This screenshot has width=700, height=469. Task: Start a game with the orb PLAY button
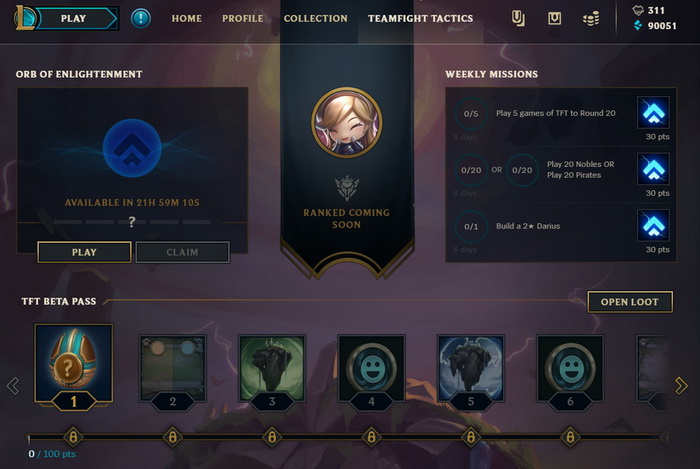pos(84,252)
